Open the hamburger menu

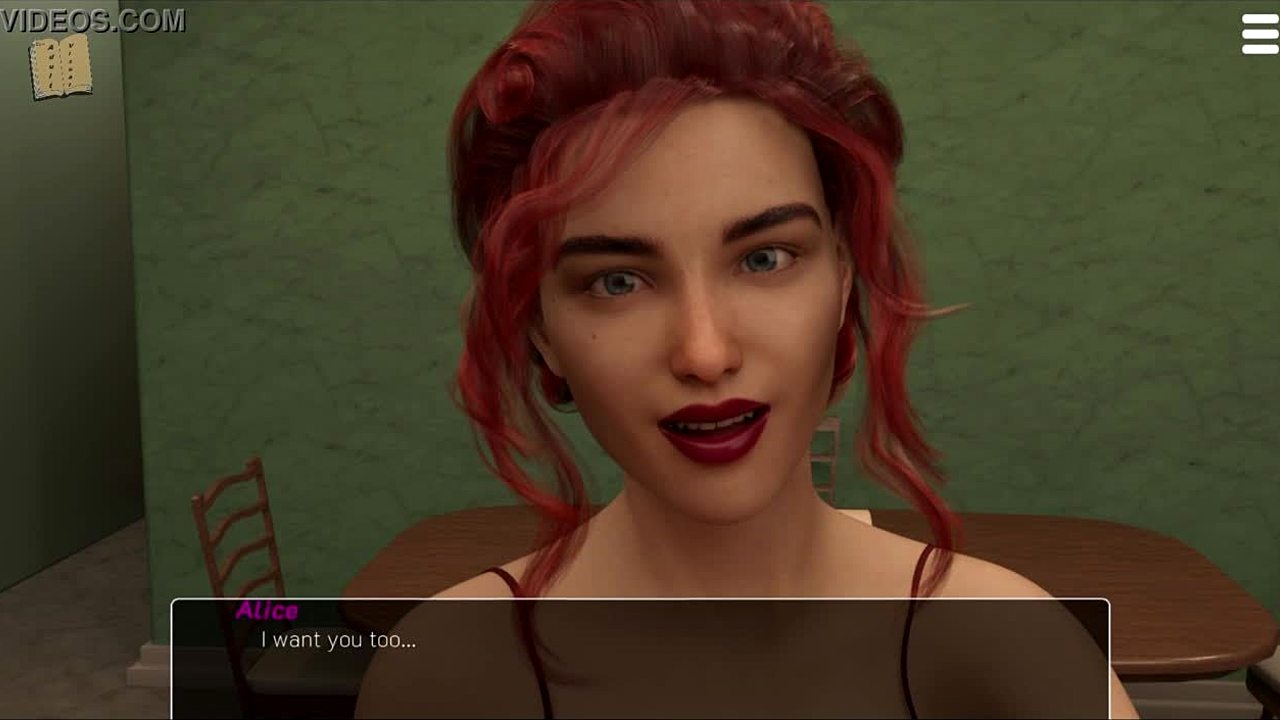(1259, 34)
